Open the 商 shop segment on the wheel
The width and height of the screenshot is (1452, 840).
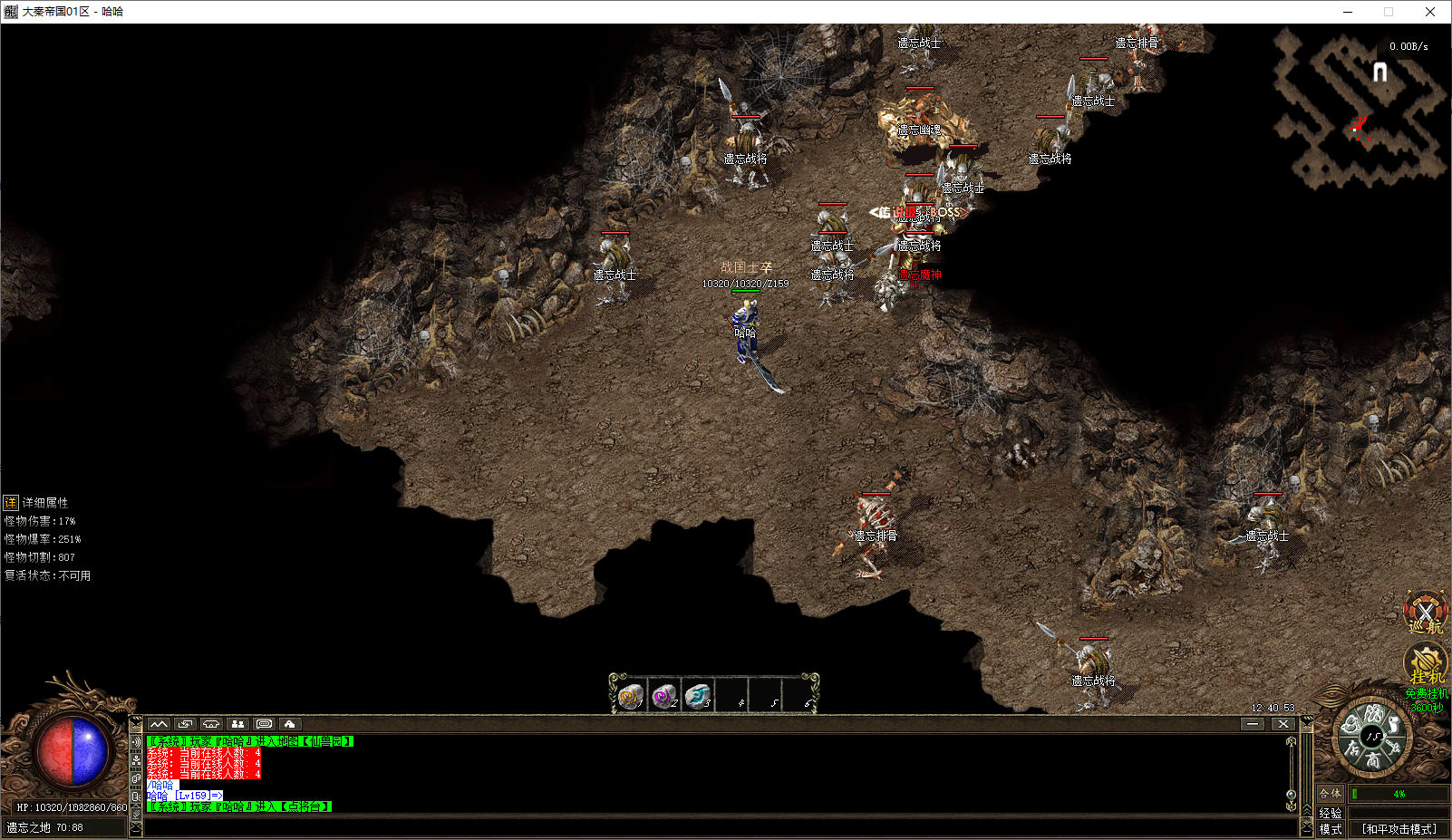pyautogui.click(x=1374, y=760)
